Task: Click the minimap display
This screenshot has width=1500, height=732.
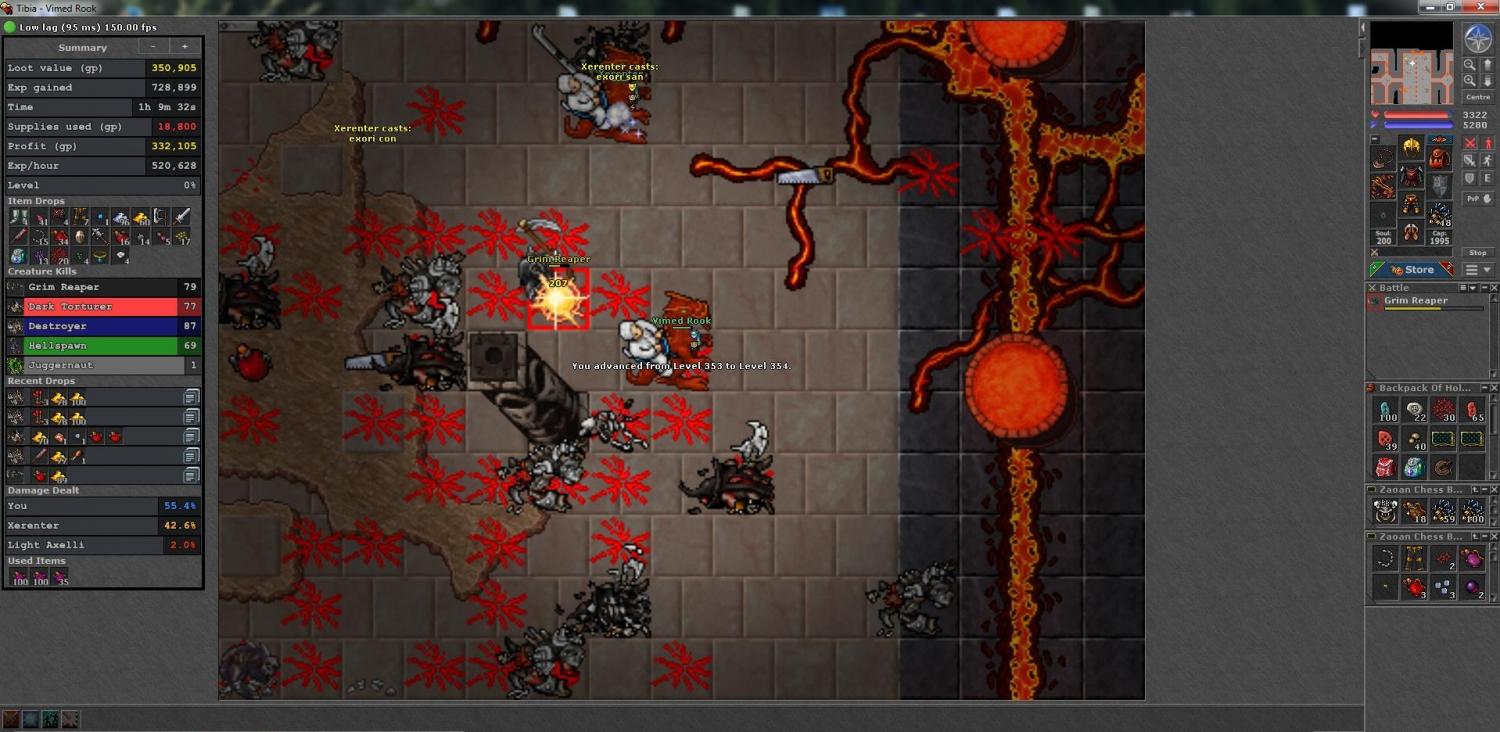Action: coord(1411,64)
